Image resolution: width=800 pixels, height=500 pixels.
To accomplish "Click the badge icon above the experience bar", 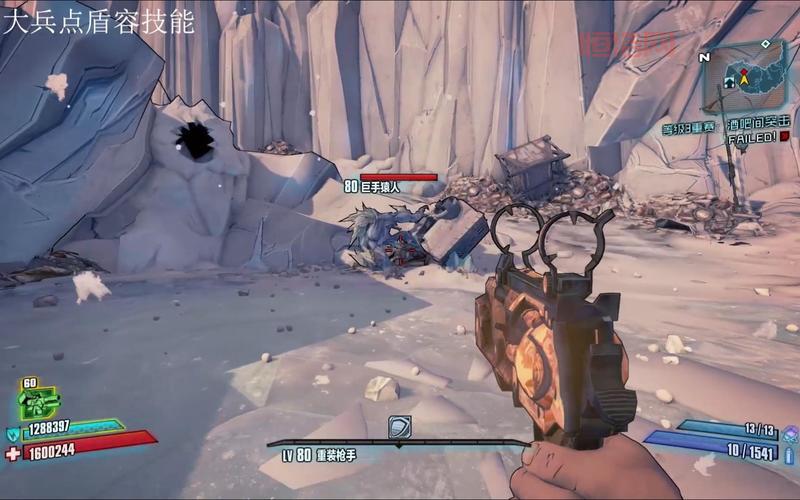I will click(x=399, y=428).
